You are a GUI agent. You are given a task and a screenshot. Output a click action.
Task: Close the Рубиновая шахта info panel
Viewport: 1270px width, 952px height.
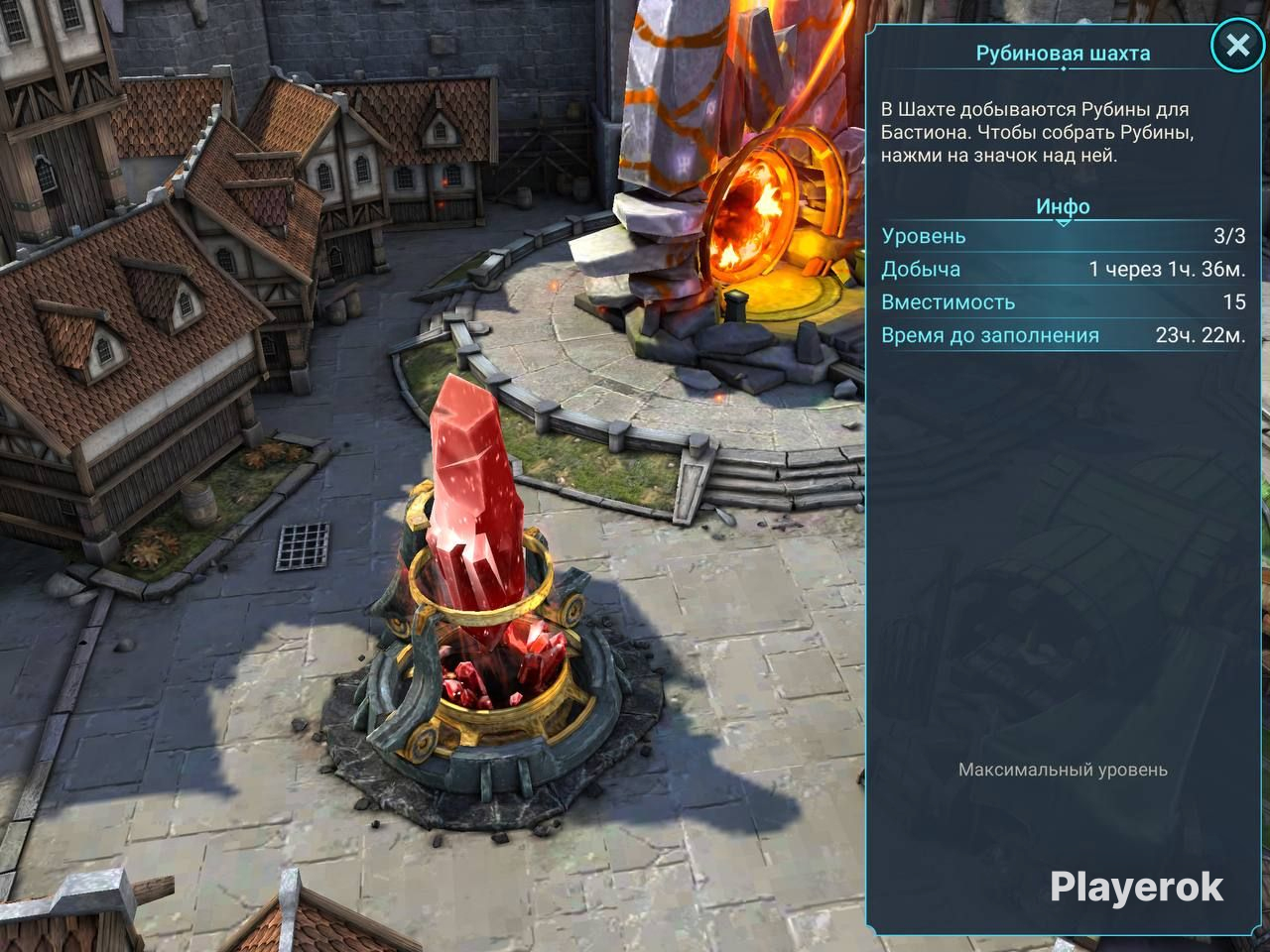(1237, 45)
